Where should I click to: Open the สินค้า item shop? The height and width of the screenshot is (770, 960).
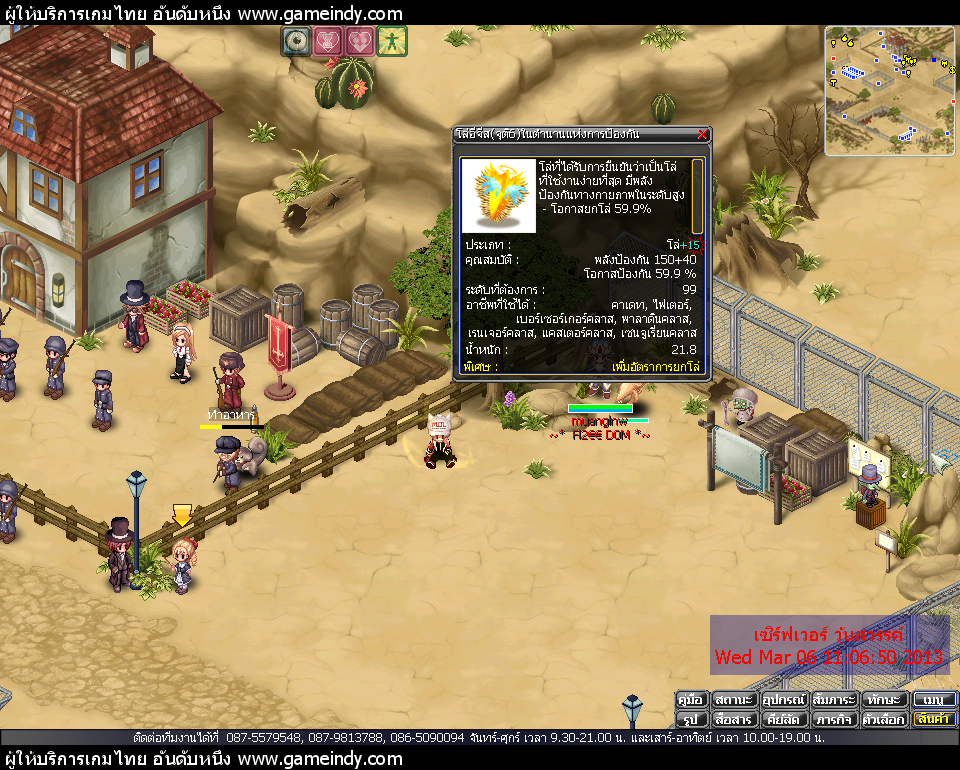[x=935, y=719]
